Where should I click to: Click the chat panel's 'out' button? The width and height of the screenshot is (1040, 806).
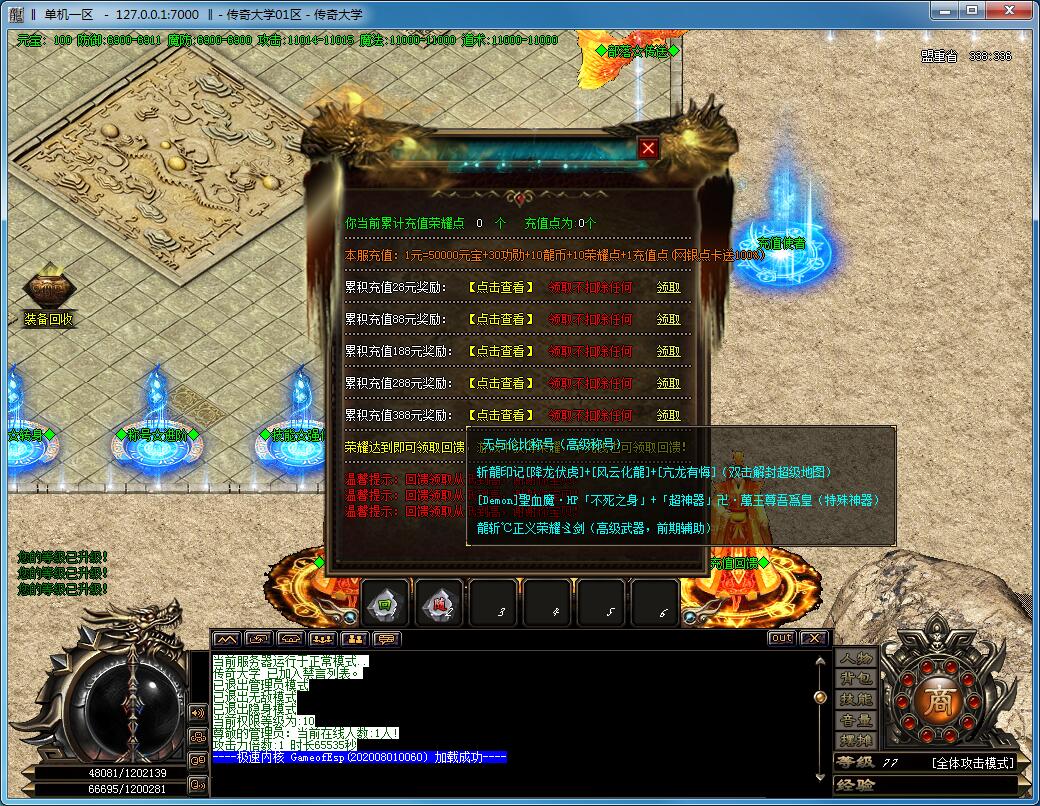[x=781, y=638]
